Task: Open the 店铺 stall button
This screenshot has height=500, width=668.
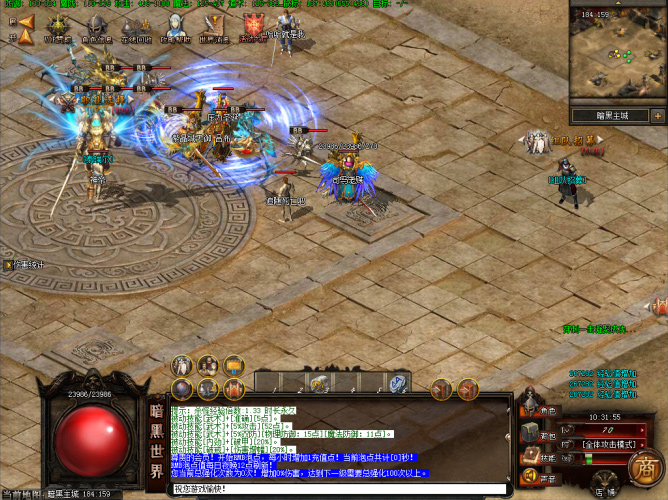Action: pyautogui.click(x=603, y=489)
